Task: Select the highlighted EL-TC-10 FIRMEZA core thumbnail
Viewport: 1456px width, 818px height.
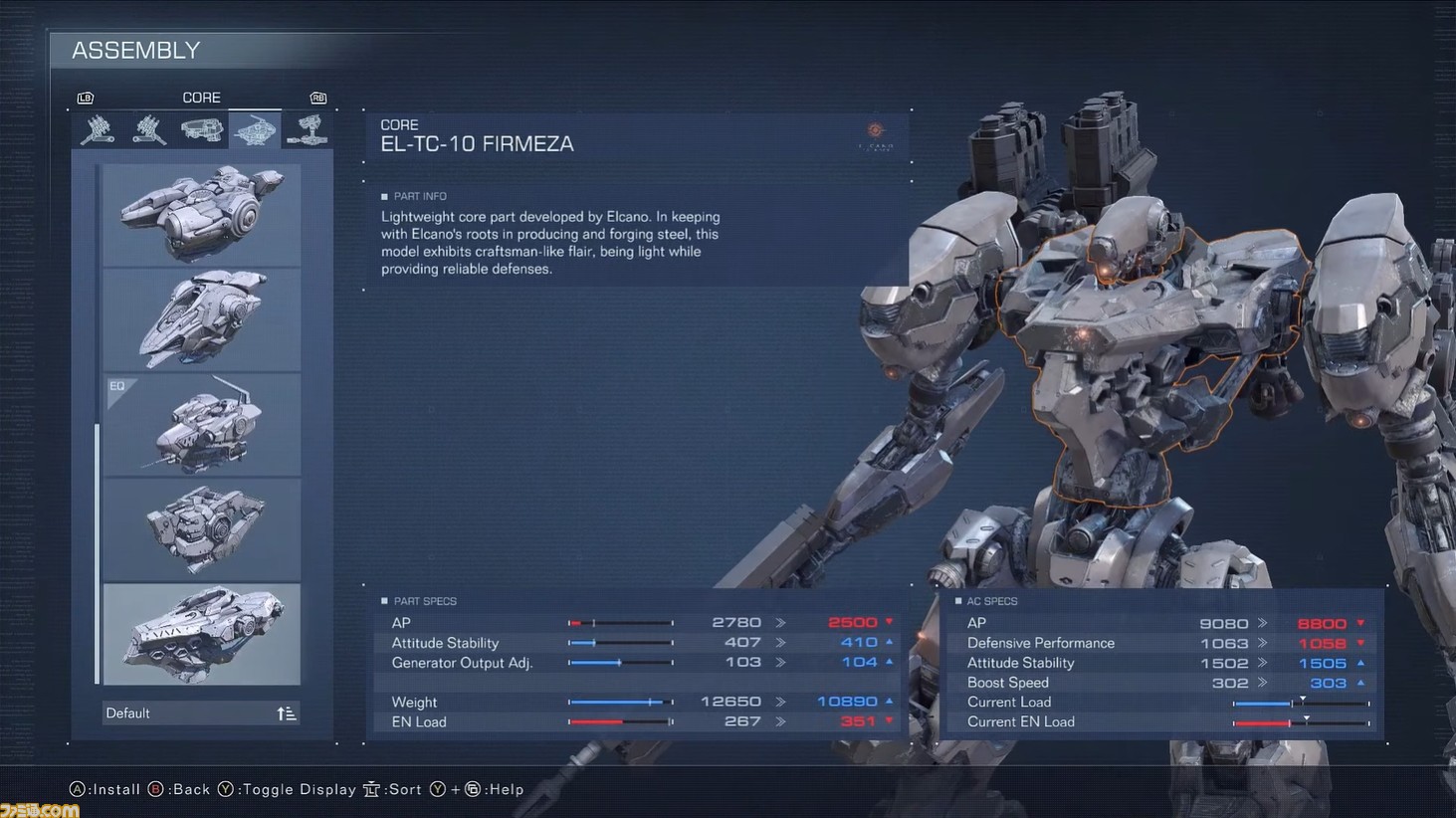Action: coord(202,635)
